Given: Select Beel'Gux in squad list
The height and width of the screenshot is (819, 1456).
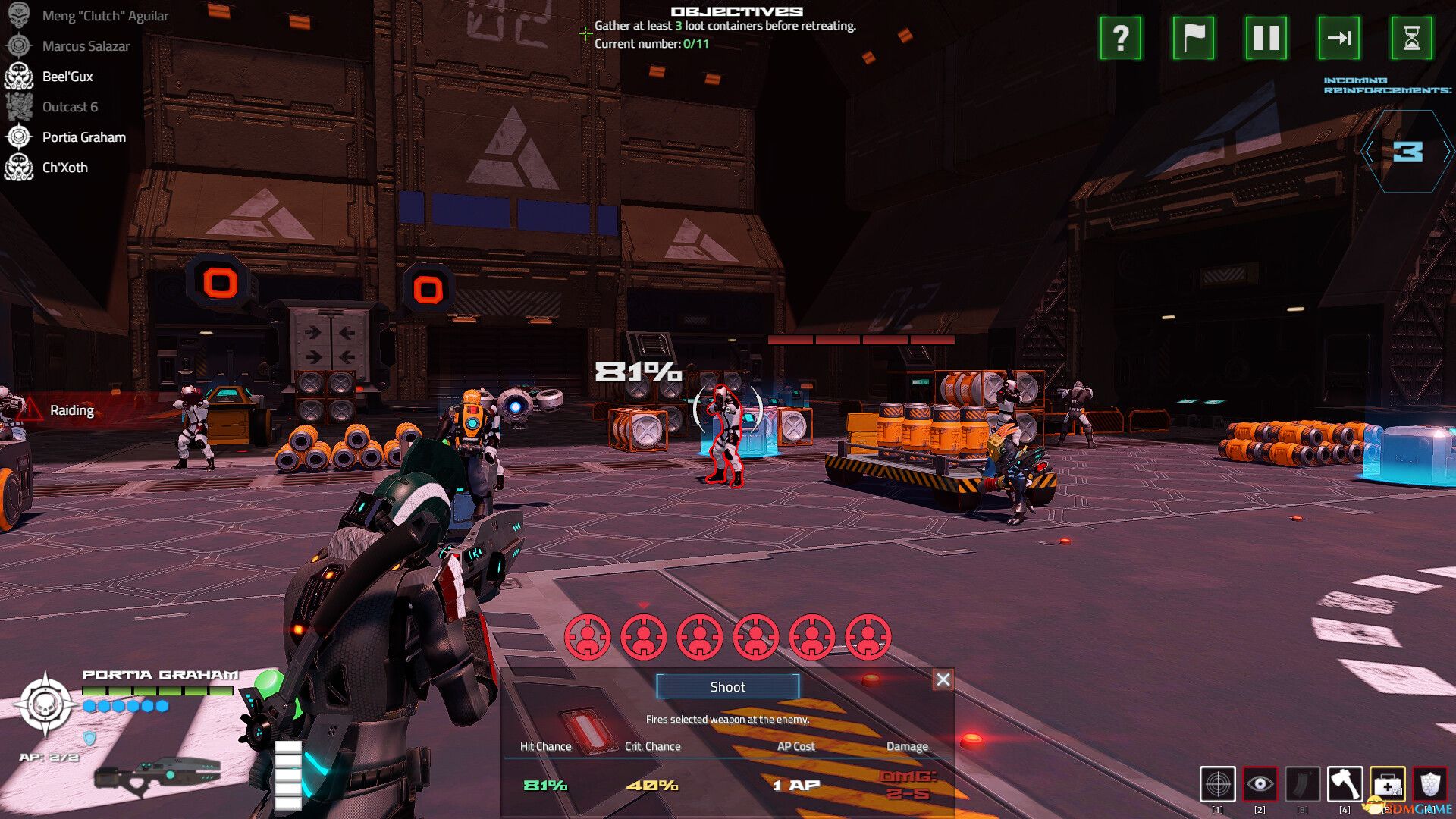Looking at the screenshot, I should (67, 77).
